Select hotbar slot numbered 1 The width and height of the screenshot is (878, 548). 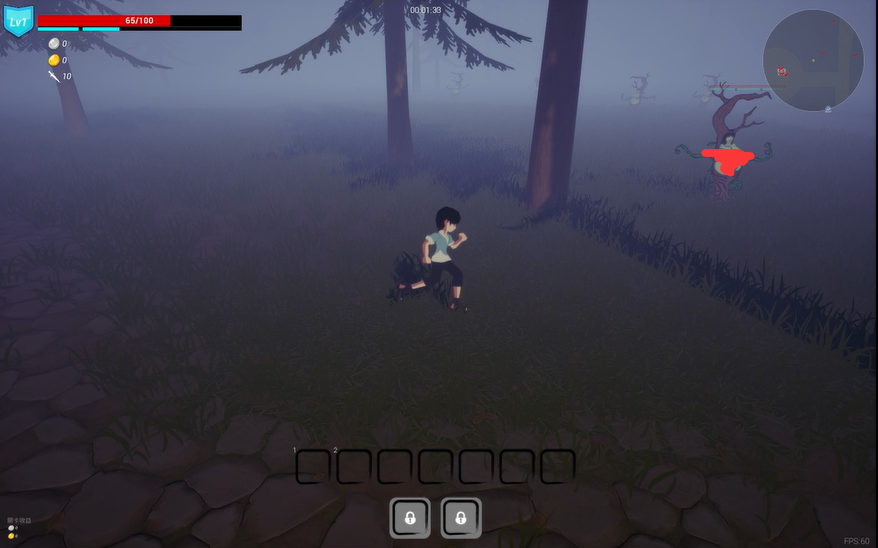[x=313, y=466]
